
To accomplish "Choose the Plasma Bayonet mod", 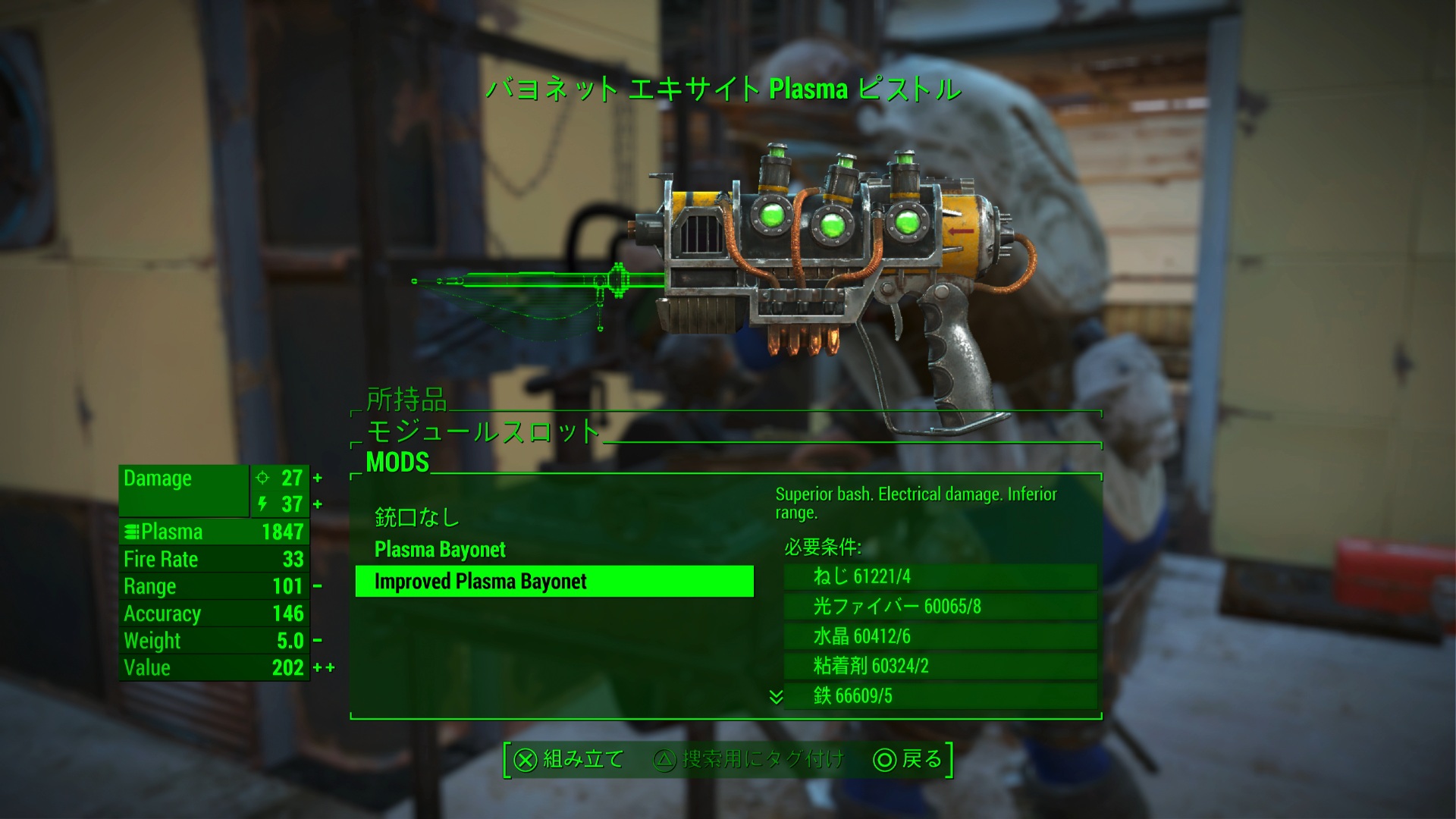I will point(440,549).
